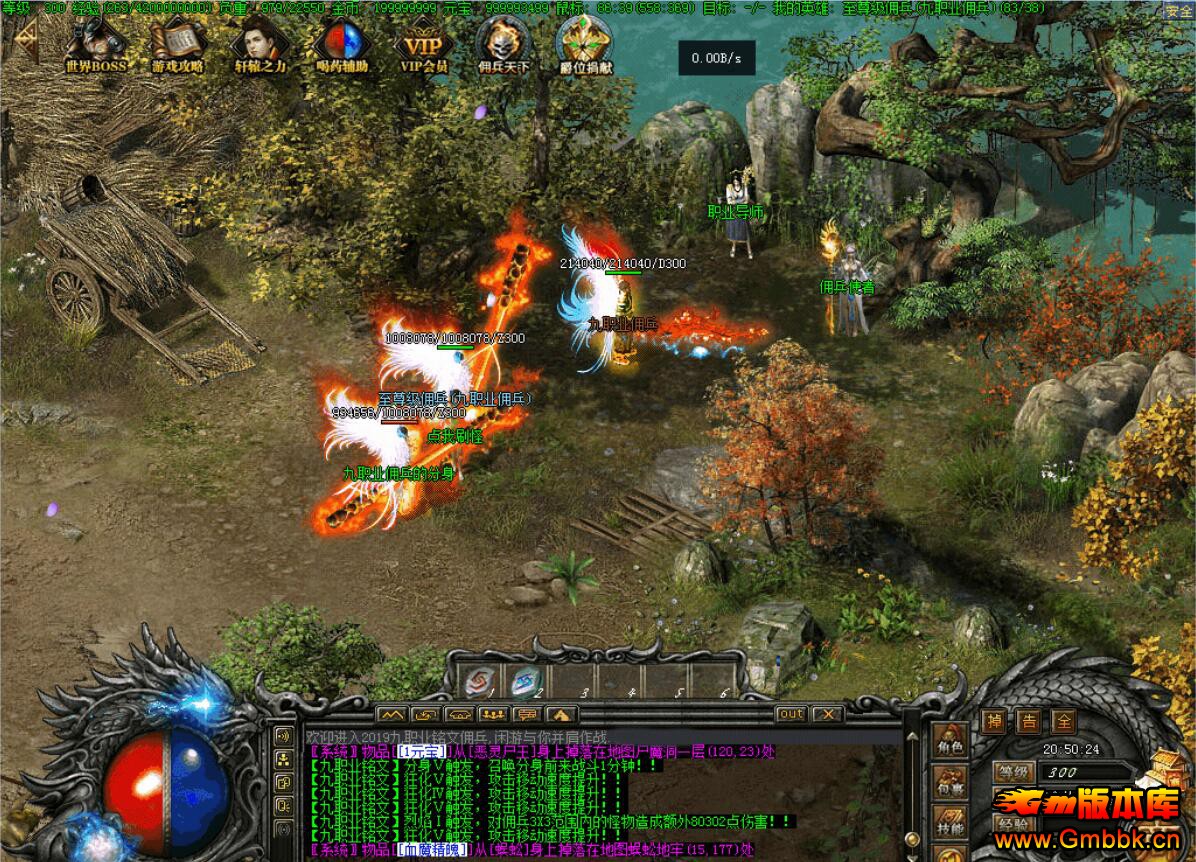Toggle the 安全 safe mode indicator

pyautogui.click(x=1179, y=11)
